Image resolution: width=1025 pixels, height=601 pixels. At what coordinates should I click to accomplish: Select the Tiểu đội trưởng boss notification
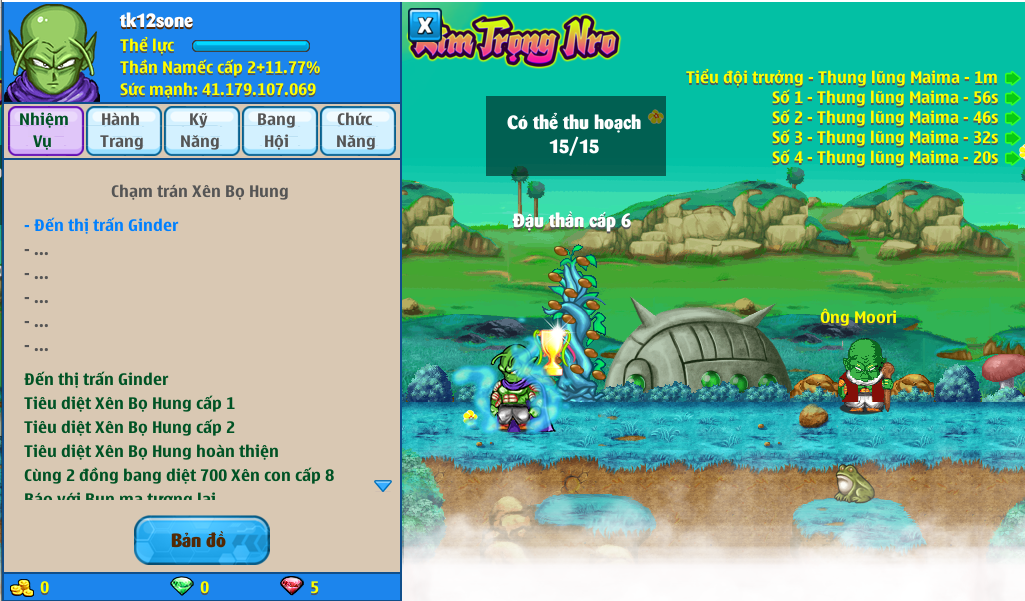842,77
